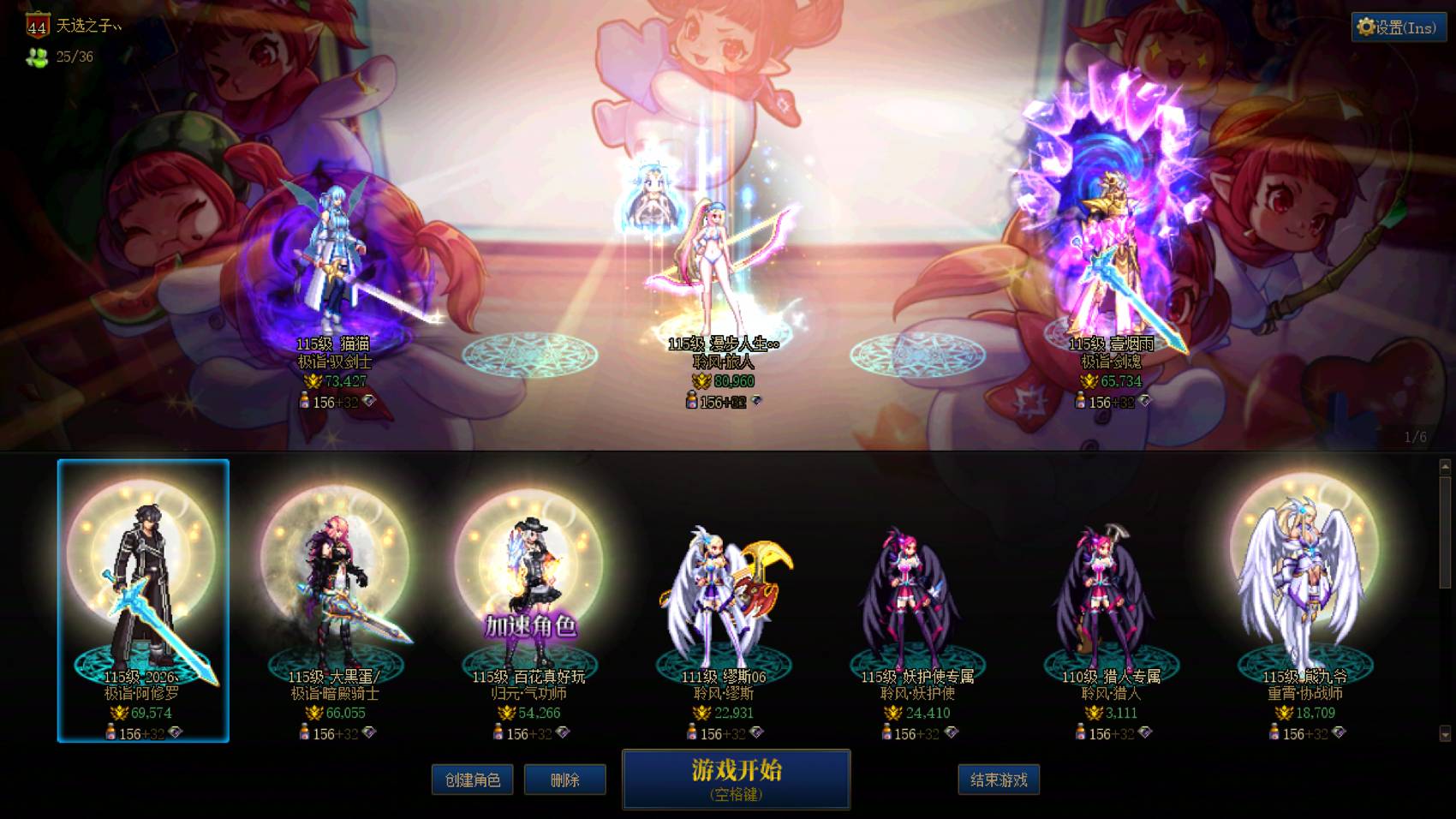Click the green character slot counter icon
This screenshot has height=819, width=1456.
pos(36,57)
